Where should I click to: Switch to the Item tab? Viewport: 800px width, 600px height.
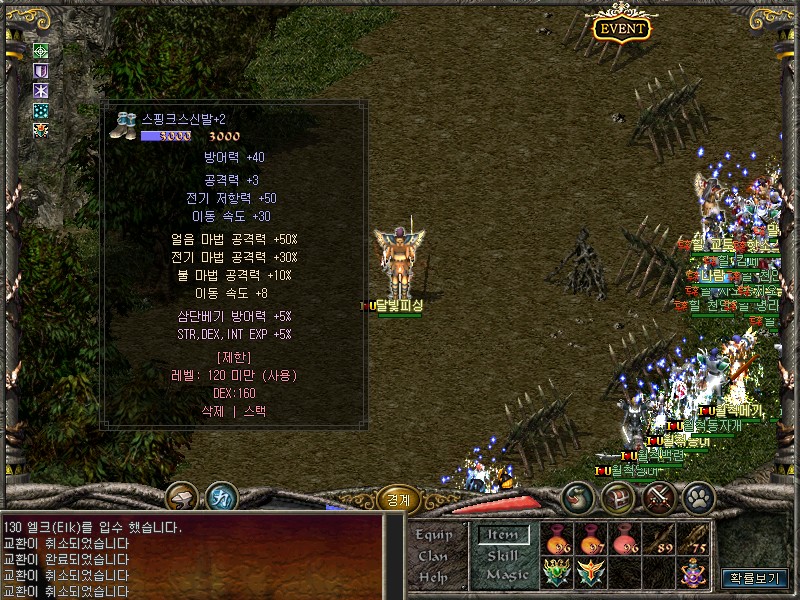502,535
